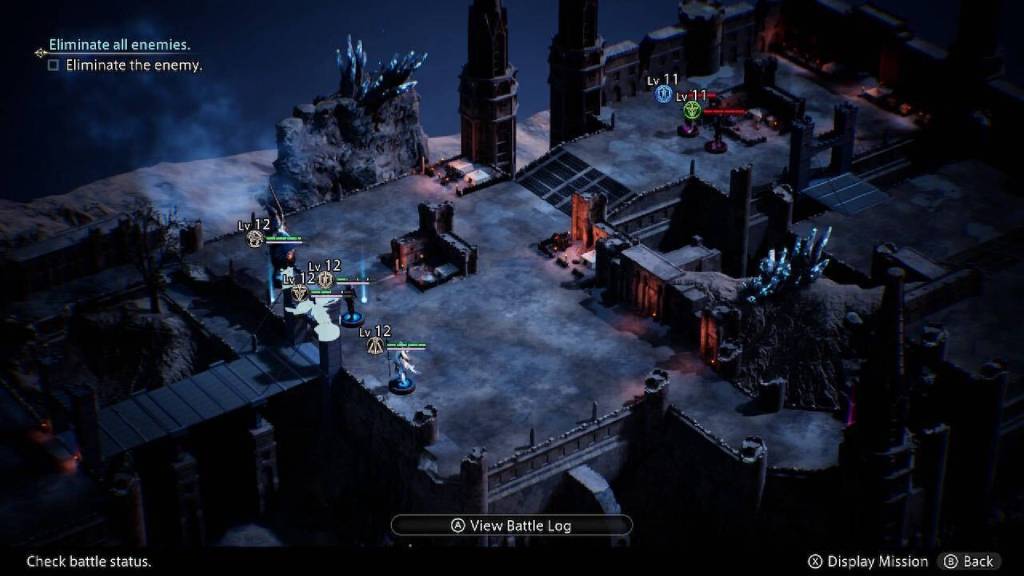Tick the "Eliminate the enemy." objective checkbox
Viewport: 1024px width, 576px height.
[x=55, y=65]
